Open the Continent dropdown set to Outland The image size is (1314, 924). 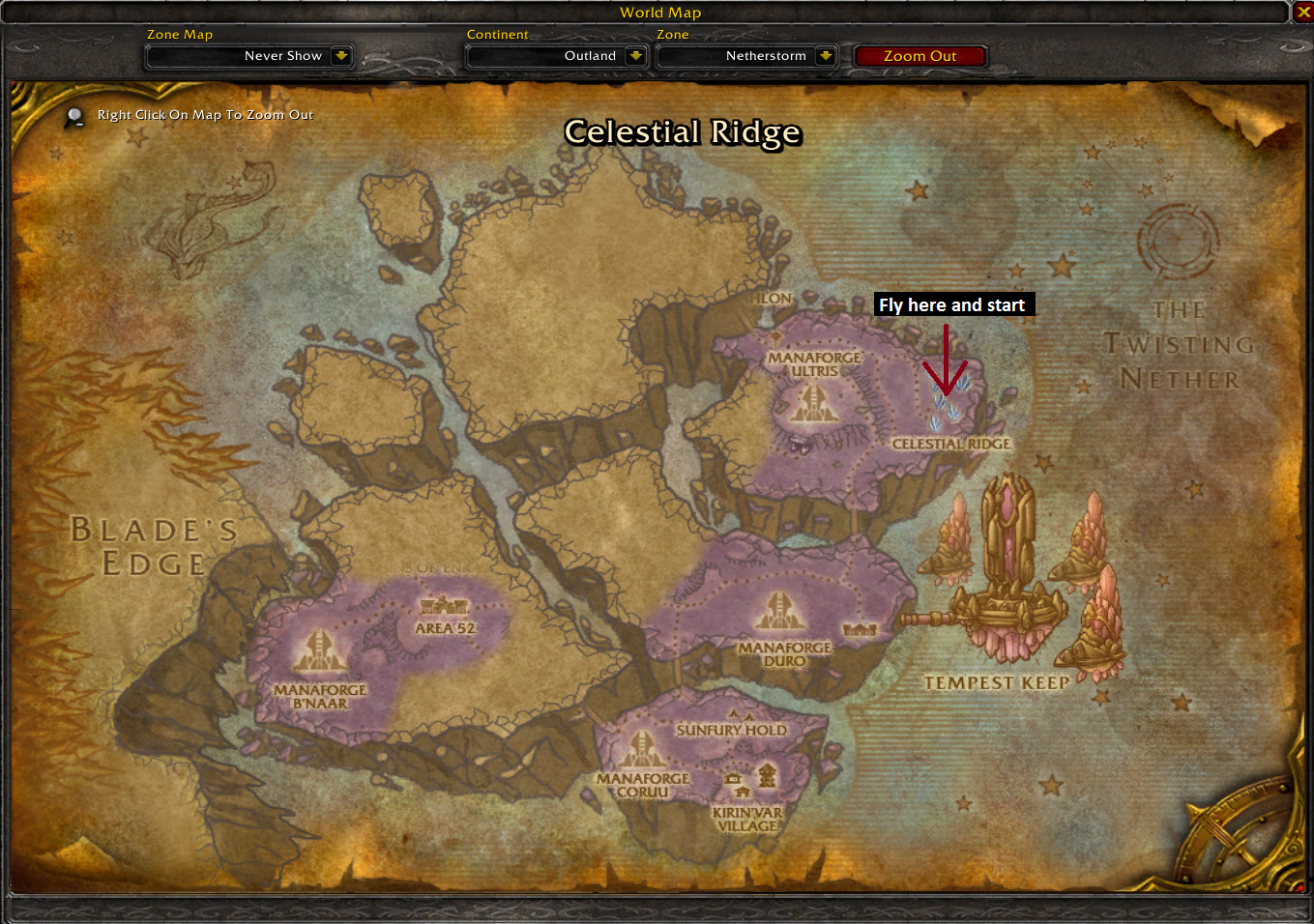click(634, 56)
